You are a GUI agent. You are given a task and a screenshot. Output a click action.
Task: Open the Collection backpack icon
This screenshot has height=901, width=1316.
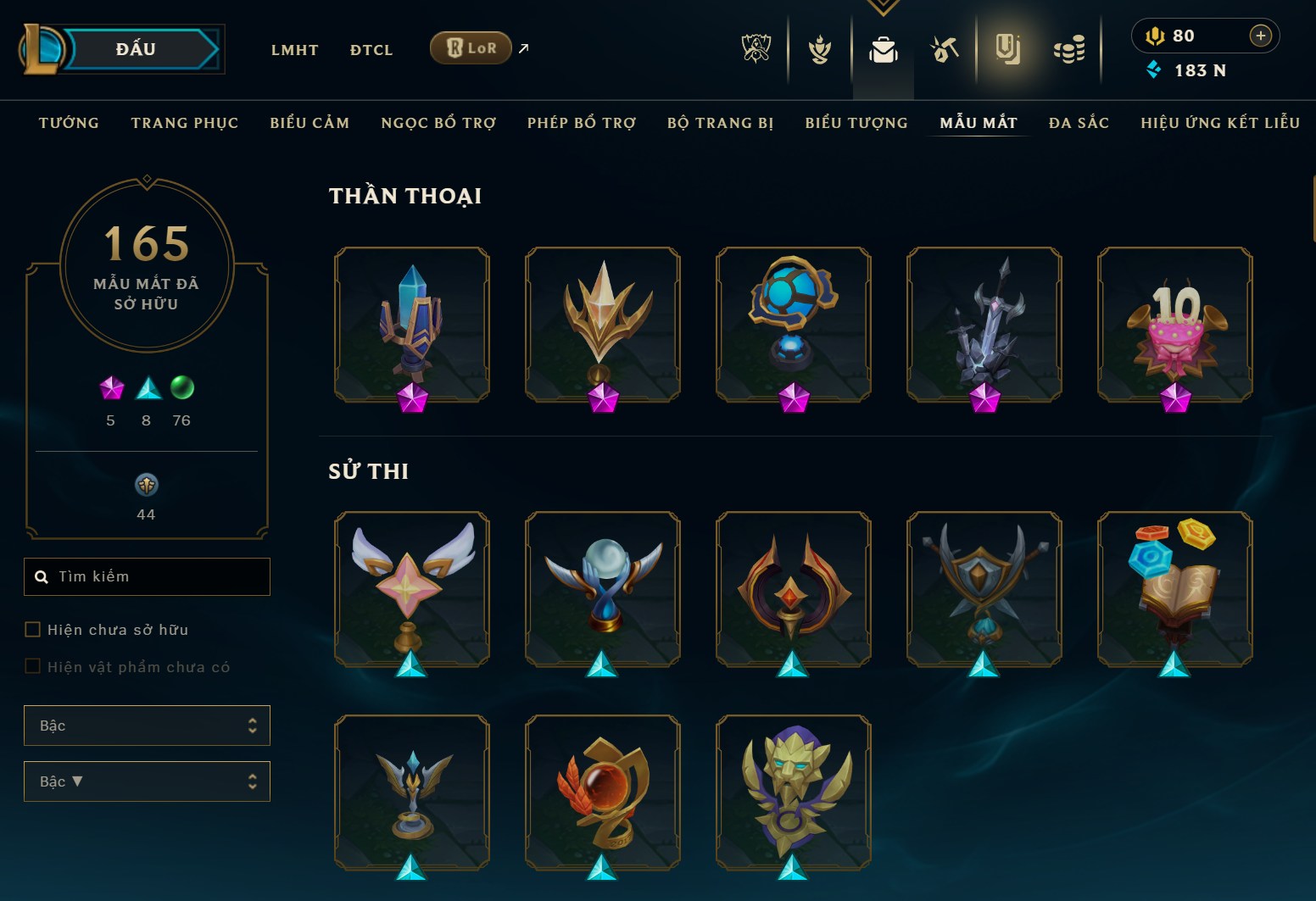pyautogui.click(x=883, y=51)
